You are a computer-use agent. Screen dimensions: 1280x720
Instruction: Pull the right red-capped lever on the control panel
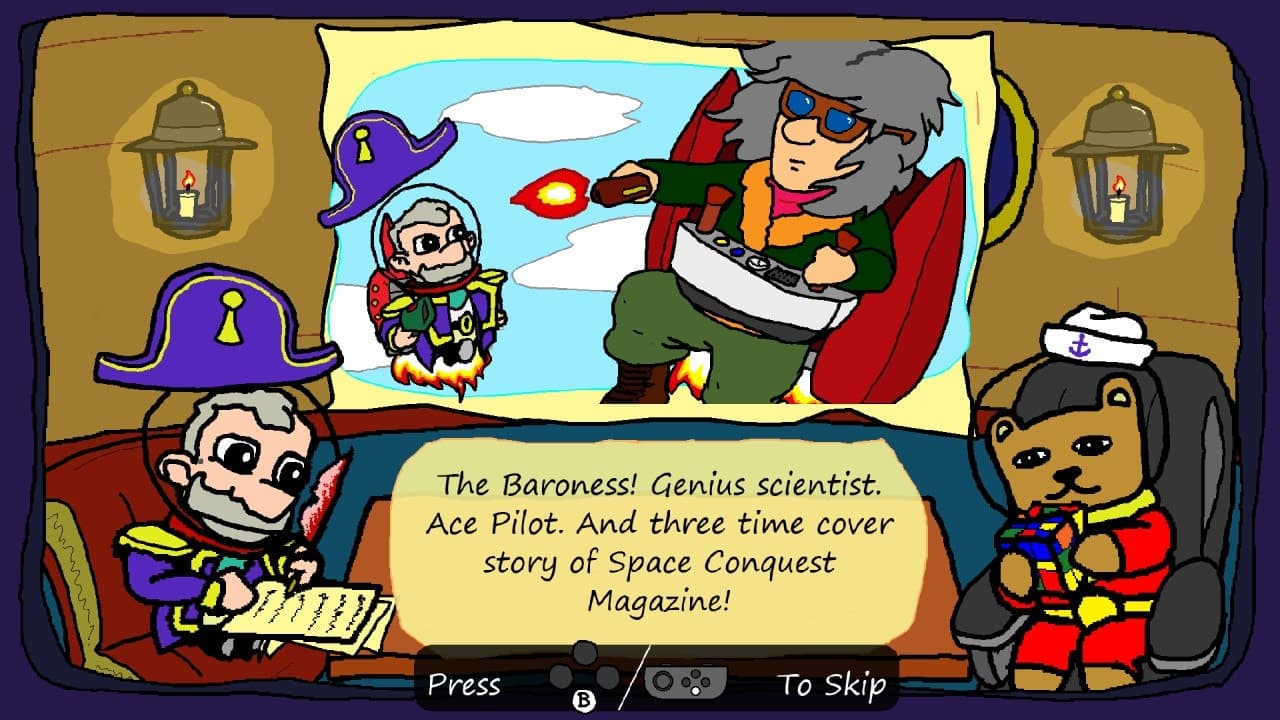click(846, 240)
